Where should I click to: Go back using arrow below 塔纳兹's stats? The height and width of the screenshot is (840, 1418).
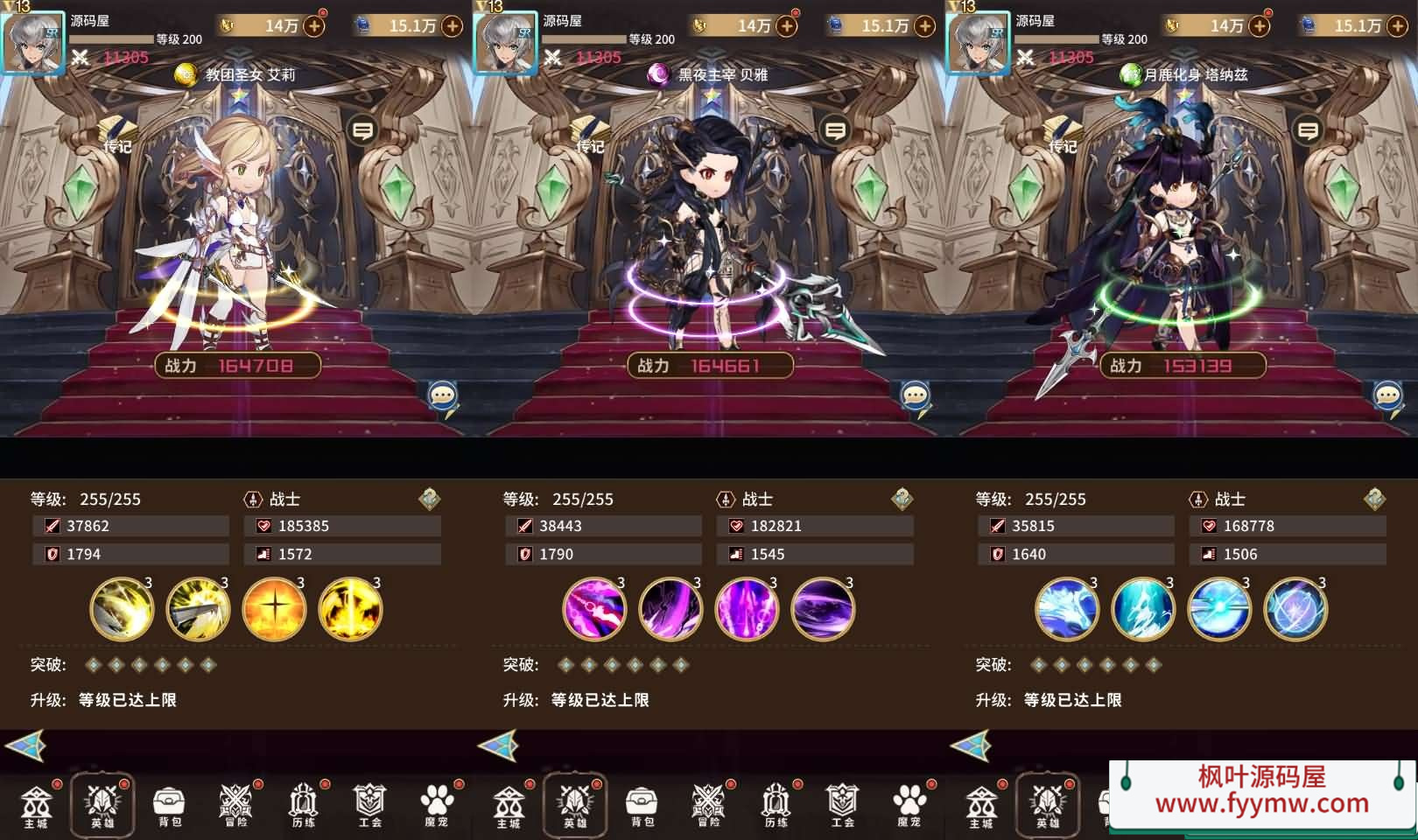[970, 746]
